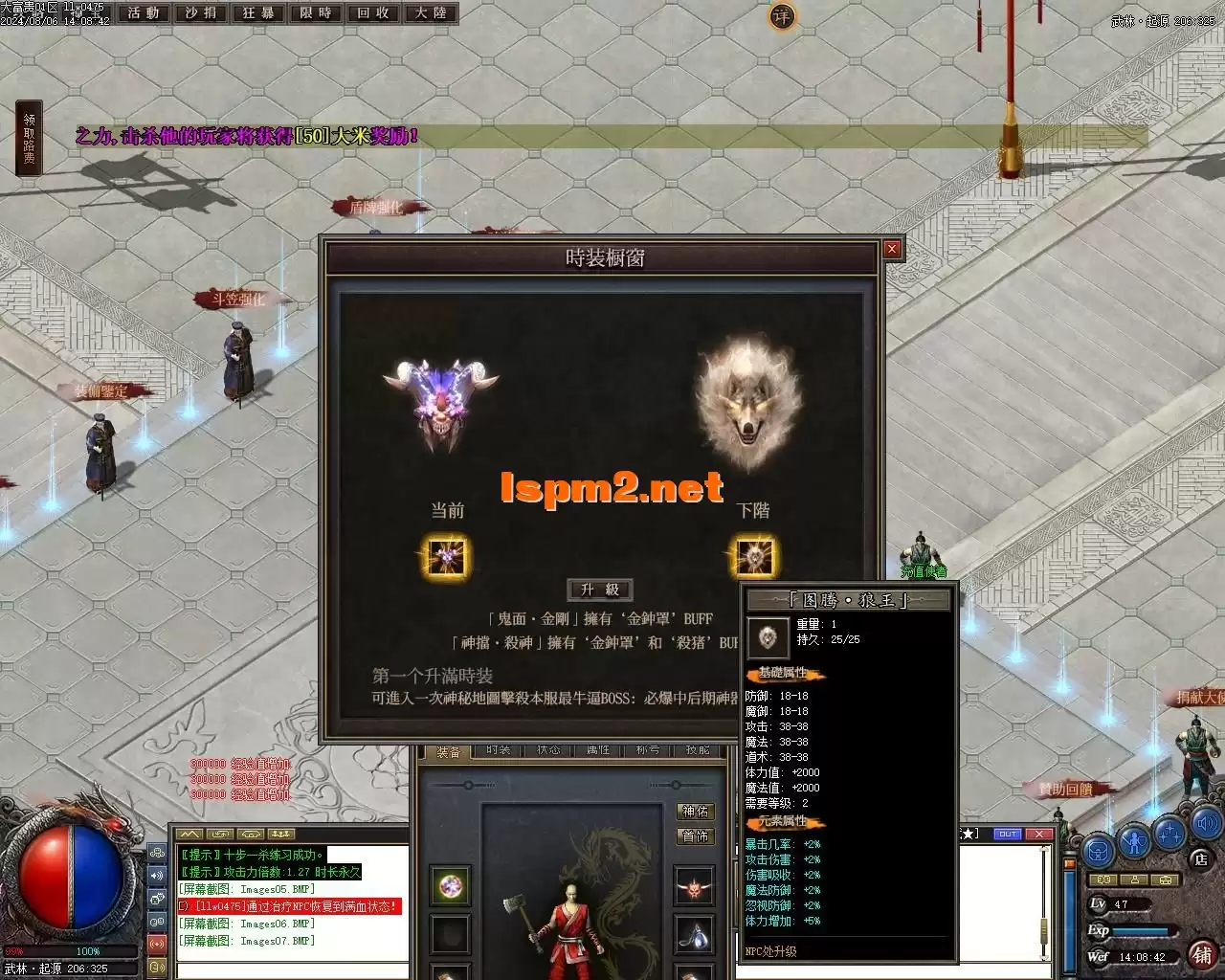Click the round 详 details icon
1225x980 pixels.
pos(783,16)
